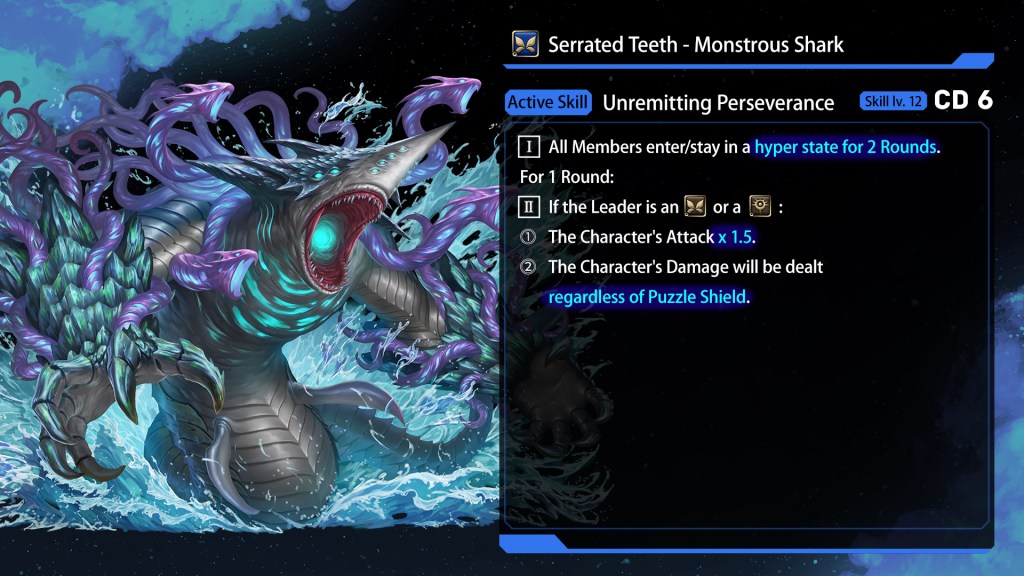
Task: Click the Skill lv. 12 badge
Action: click(x=892, y=102)
